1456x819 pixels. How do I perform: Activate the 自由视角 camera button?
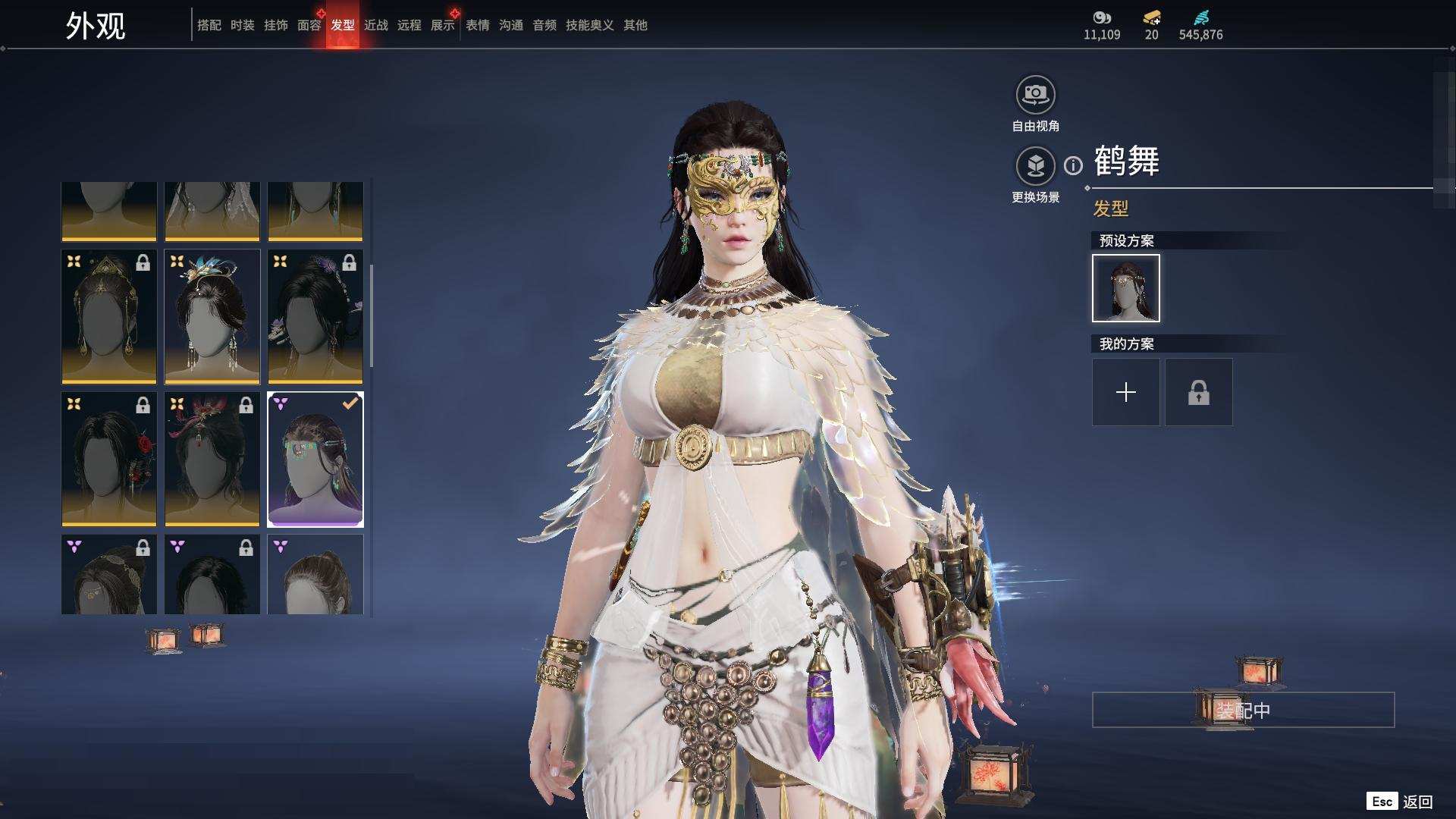point(1035,96)
